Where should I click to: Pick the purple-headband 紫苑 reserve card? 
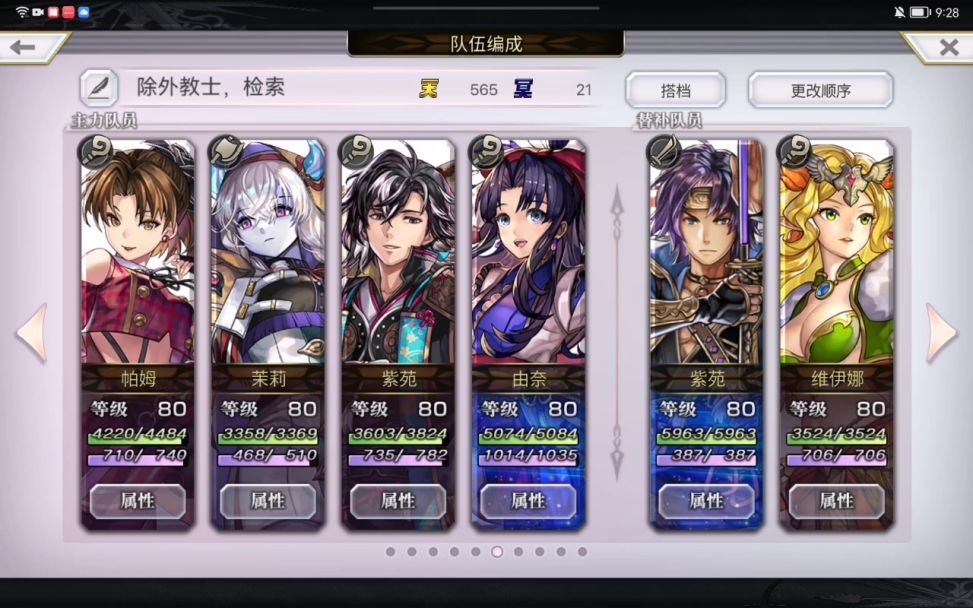706,260
